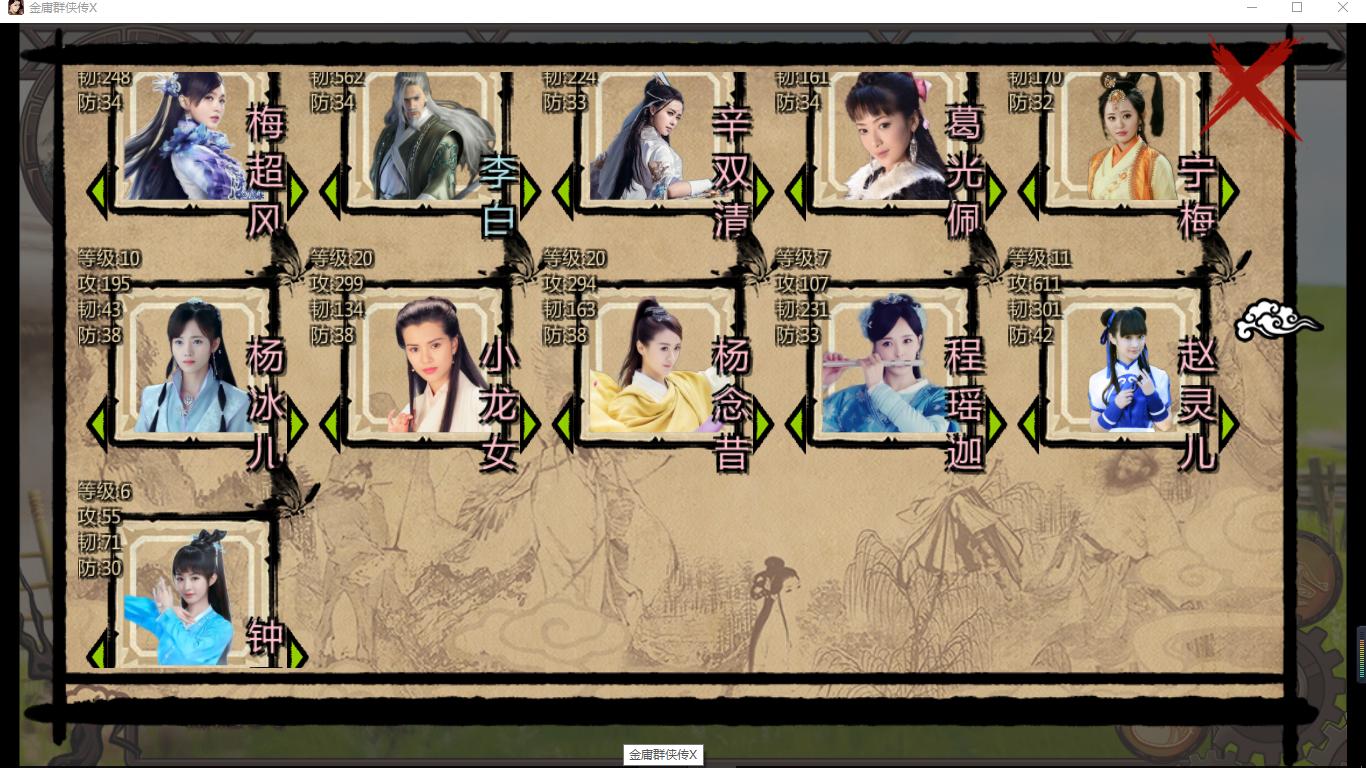Select 钟灵's blue-dressed portrait
Viewport: 1366px width, 768px height.
coord(190,600)
